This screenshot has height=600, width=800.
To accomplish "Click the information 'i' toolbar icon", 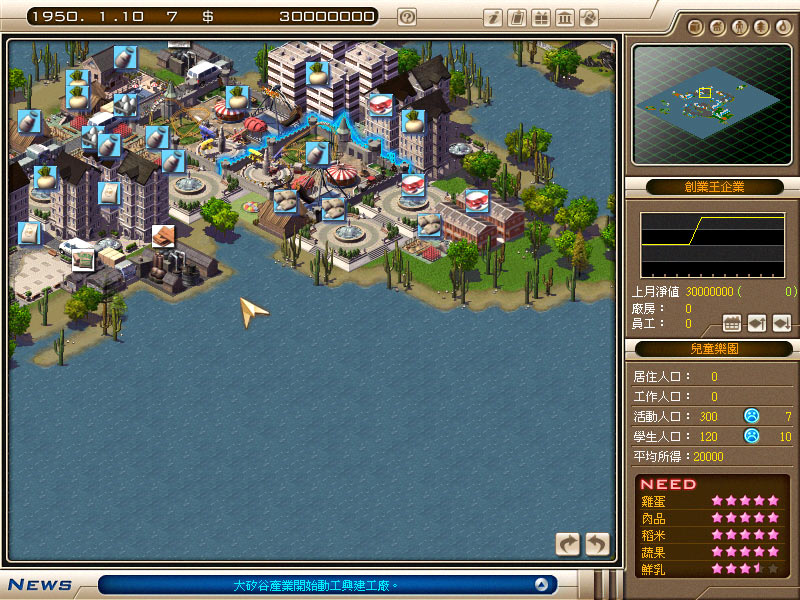I will [x=493, y=17].
